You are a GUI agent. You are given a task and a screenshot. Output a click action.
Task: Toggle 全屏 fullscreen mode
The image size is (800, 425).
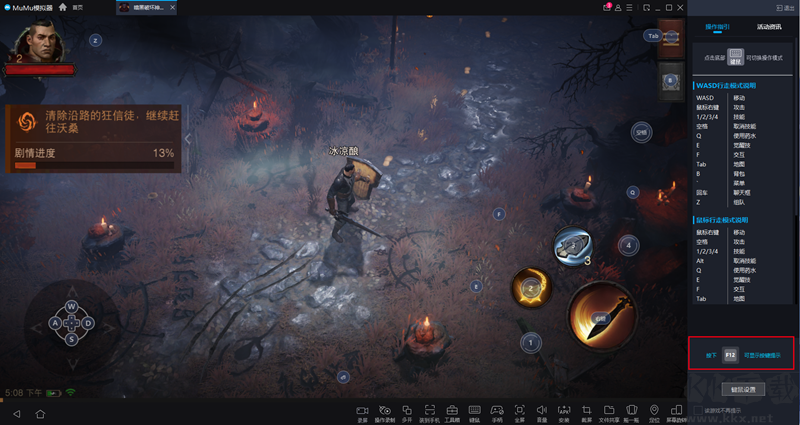519,412
